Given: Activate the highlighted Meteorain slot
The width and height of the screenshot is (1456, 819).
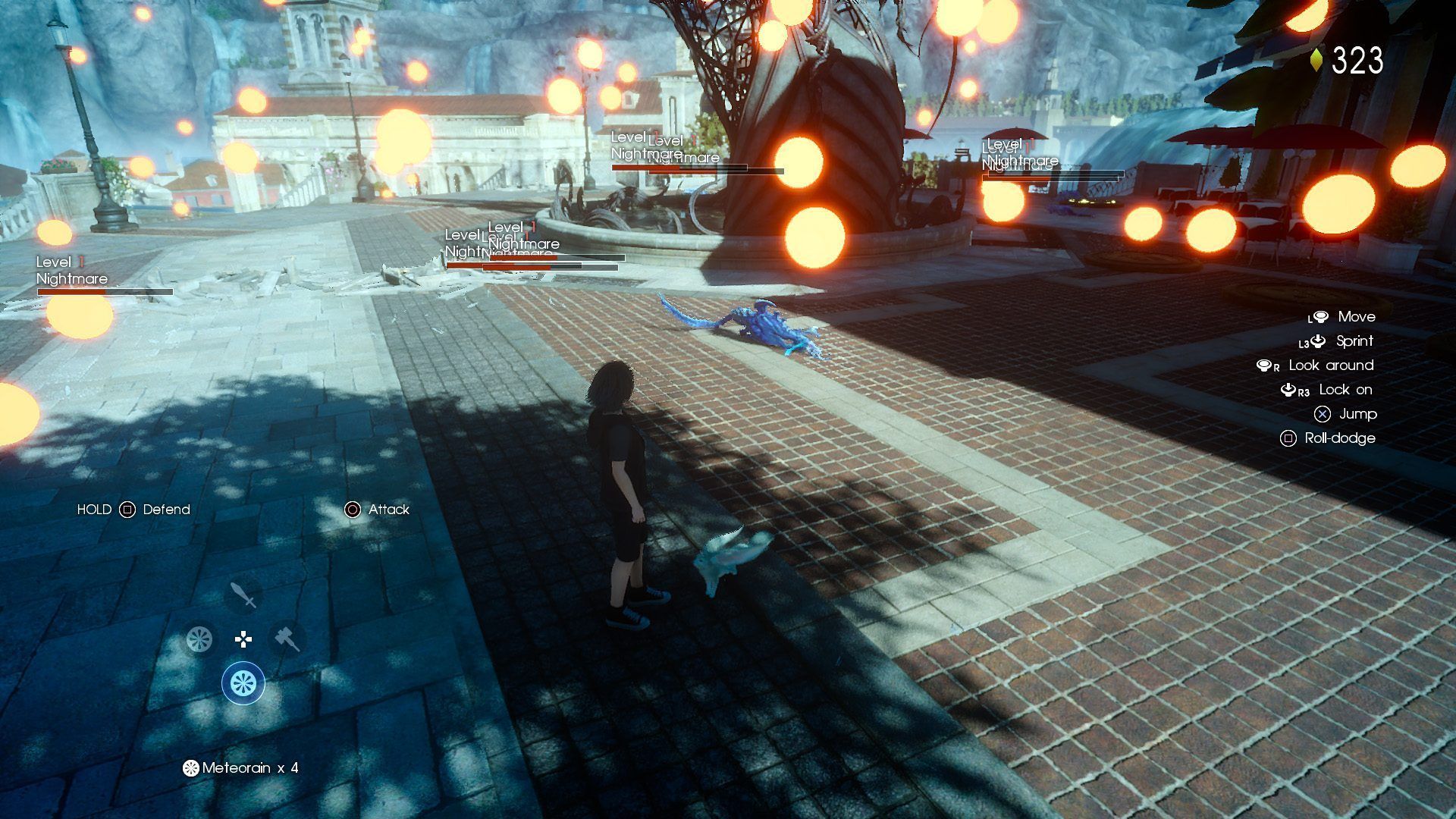Looking at the screenshot, I should coord(243,682).
